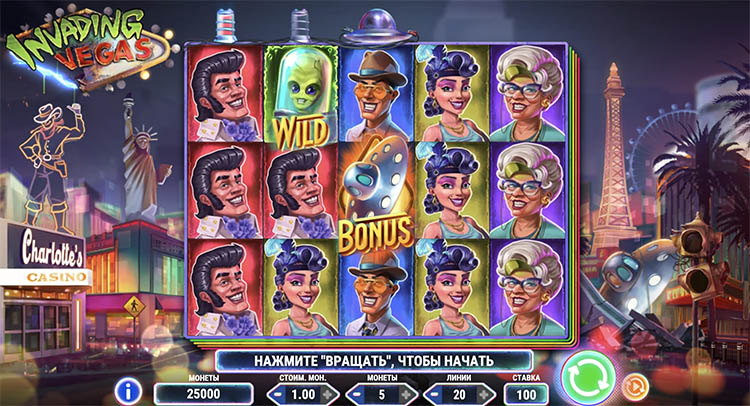This screenshot has width=750, height=406.
Task: Start autoplay with the orange button
Action: (x=633, y=385)
